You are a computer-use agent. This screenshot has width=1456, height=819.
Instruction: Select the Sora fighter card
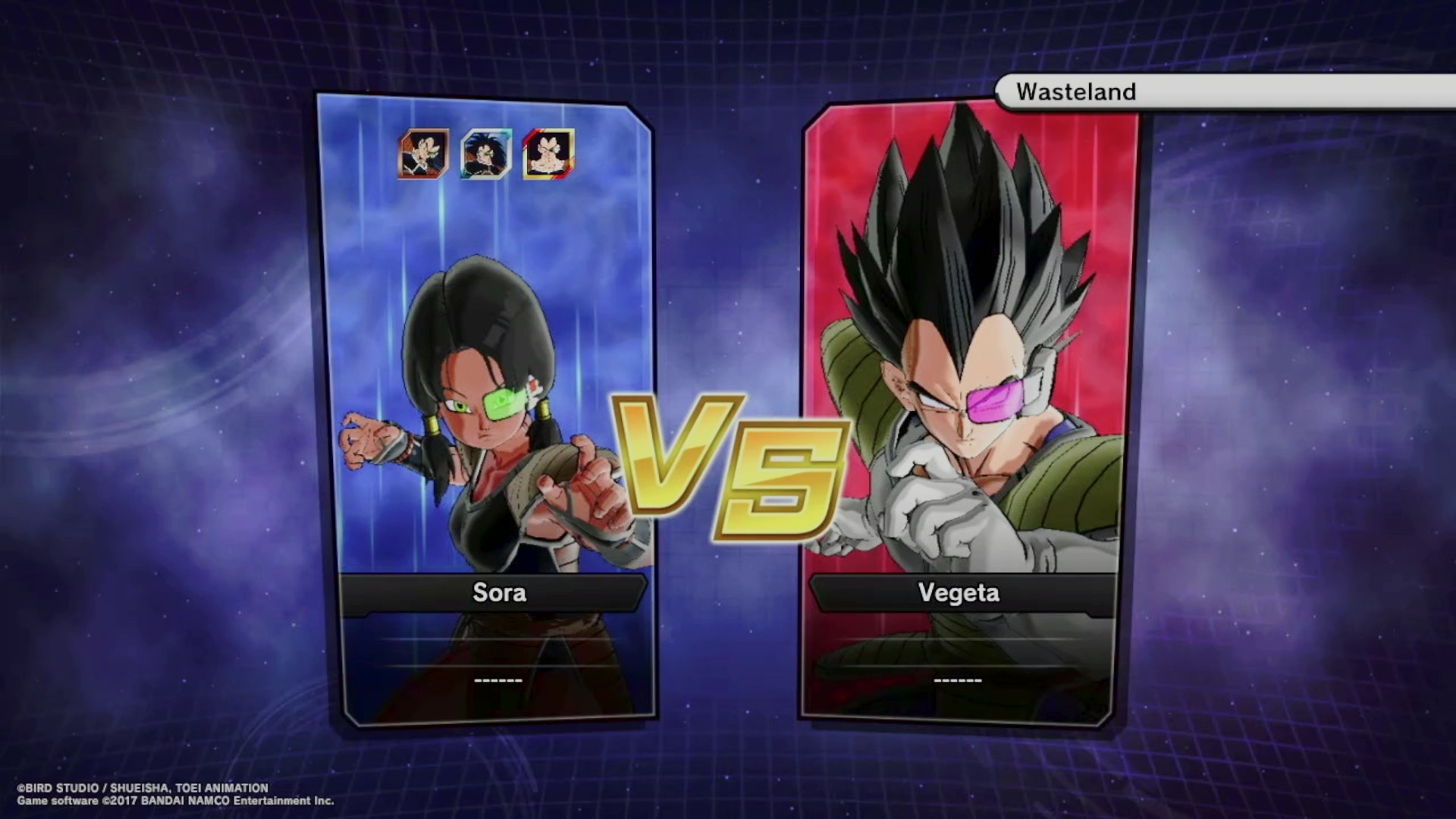tap(485, 409)
